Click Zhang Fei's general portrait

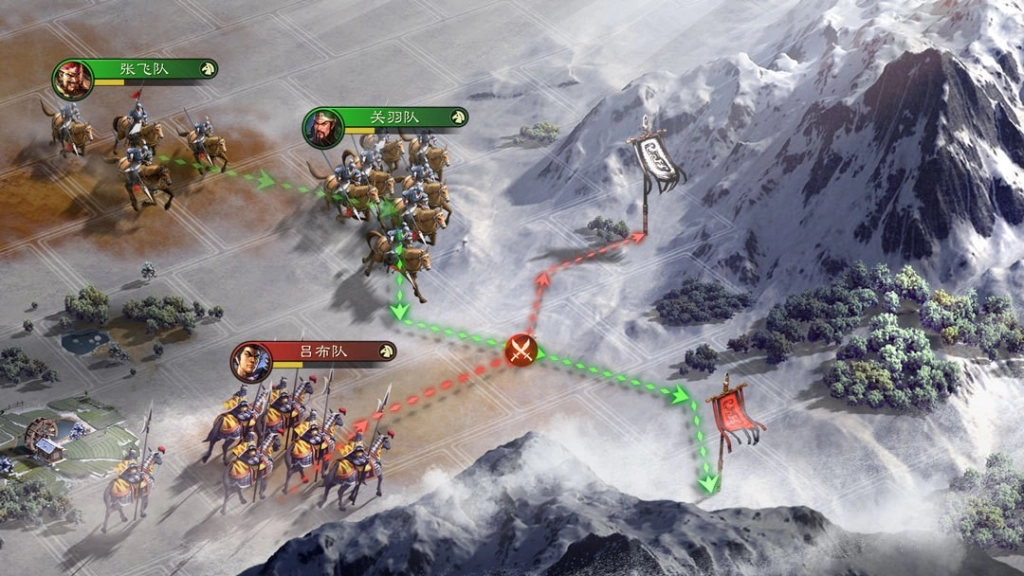73,80
